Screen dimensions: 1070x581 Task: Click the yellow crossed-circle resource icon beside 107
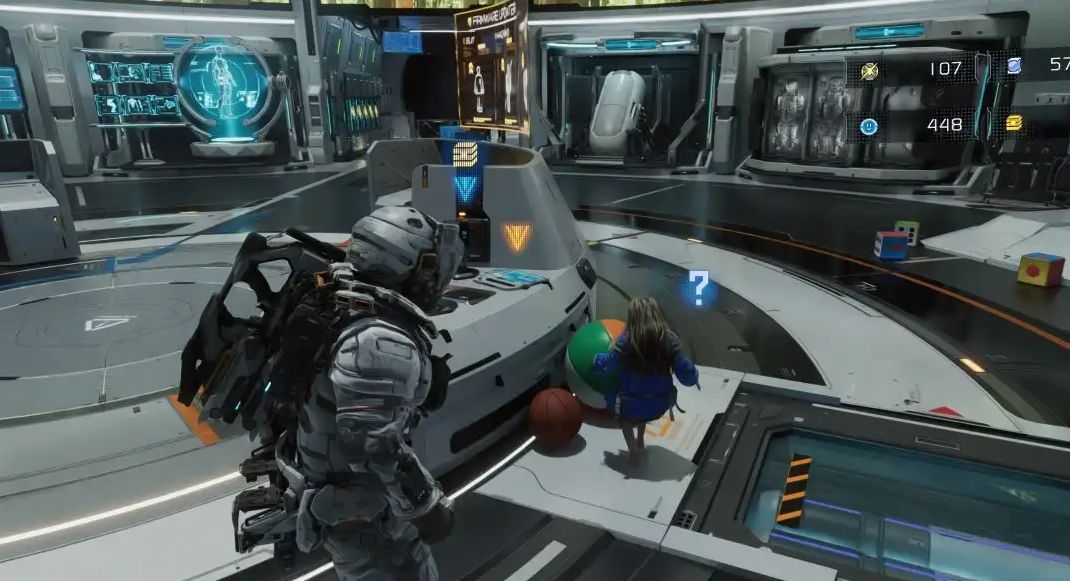tap(869, 70)
